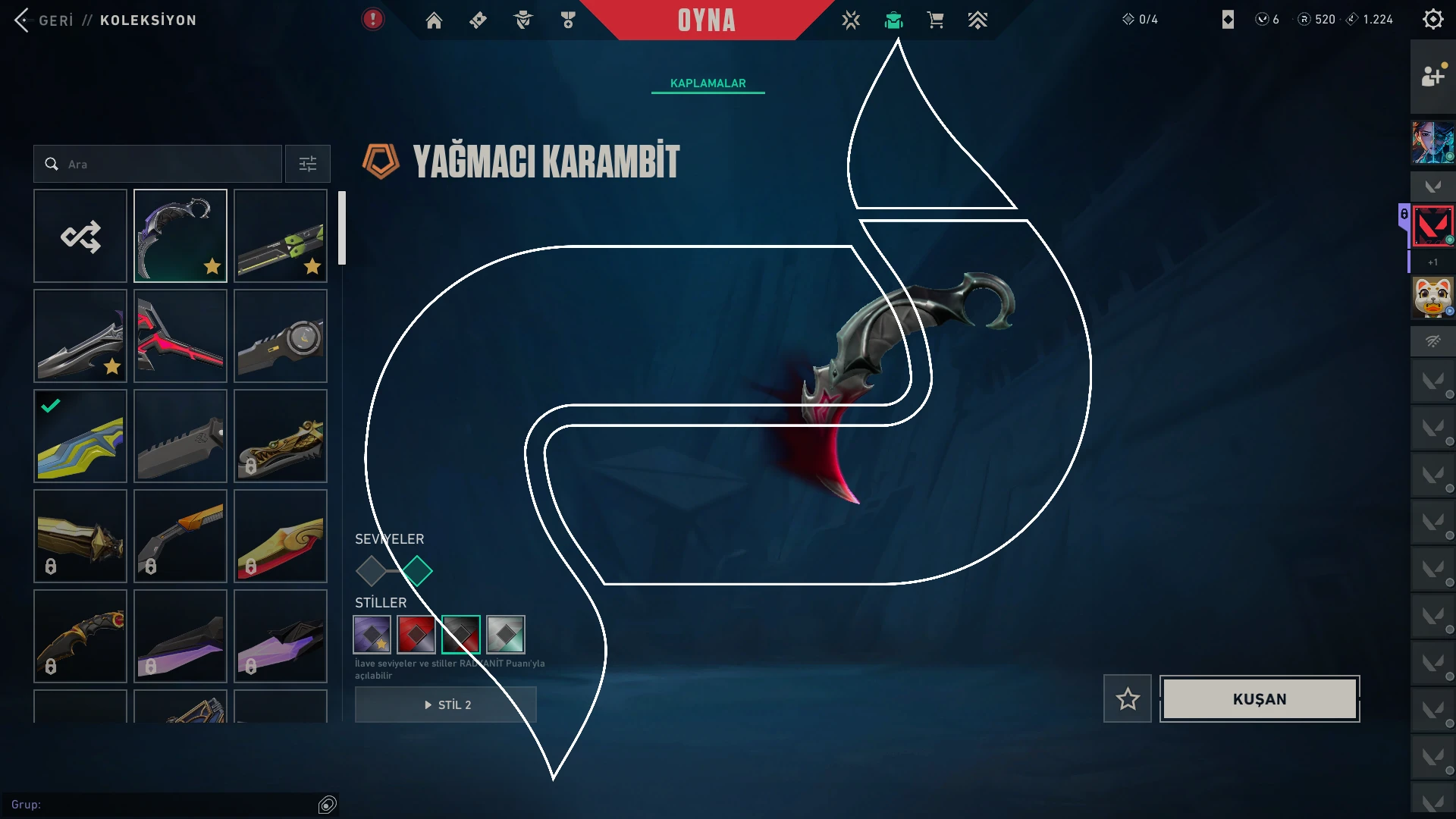Click the add friend icon in social panel
This screenshot has height=819, width=1456.
[1432, 76]
